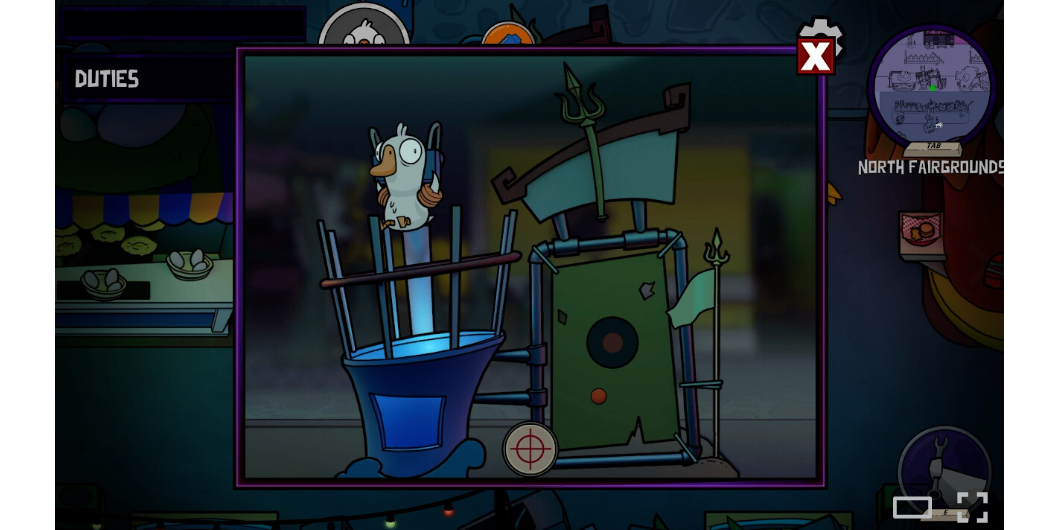Open the Duties list panel
This screenshot has height=530, width=1060.
pyautogui.click(x=107, y=79)
